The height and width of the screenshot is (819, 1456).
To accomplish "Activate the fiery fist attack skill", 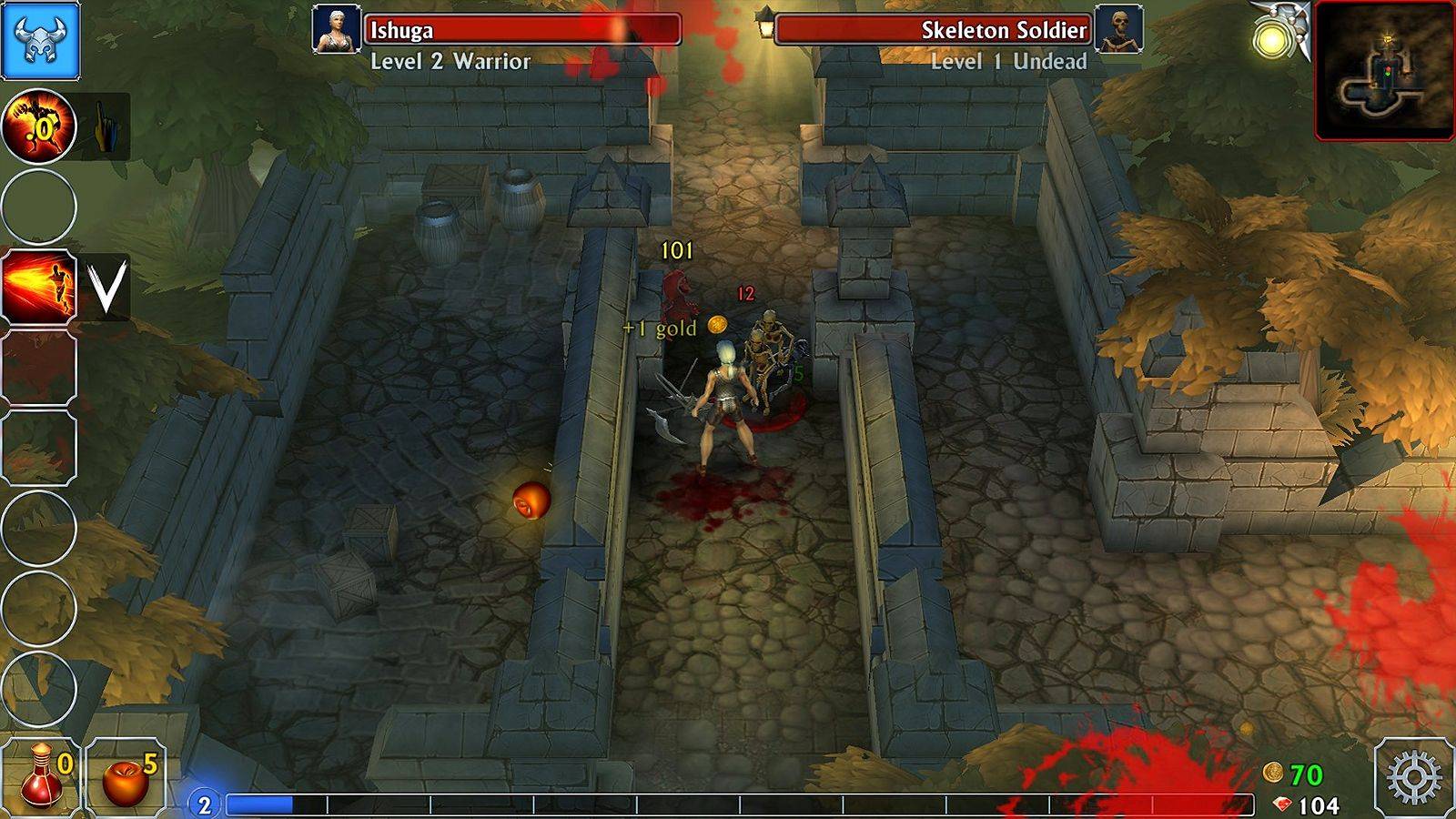I will pyautogui.click(x=38, y=126).
